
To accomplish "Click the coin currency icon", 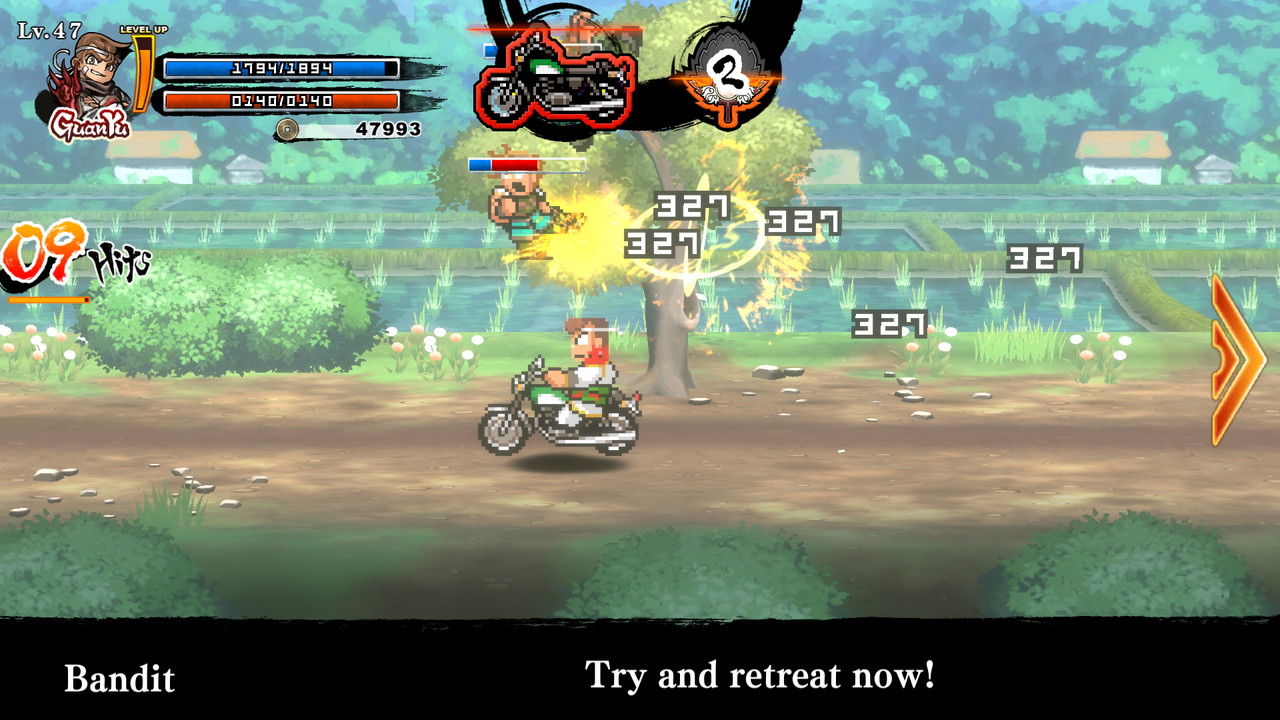I will 289,128.
